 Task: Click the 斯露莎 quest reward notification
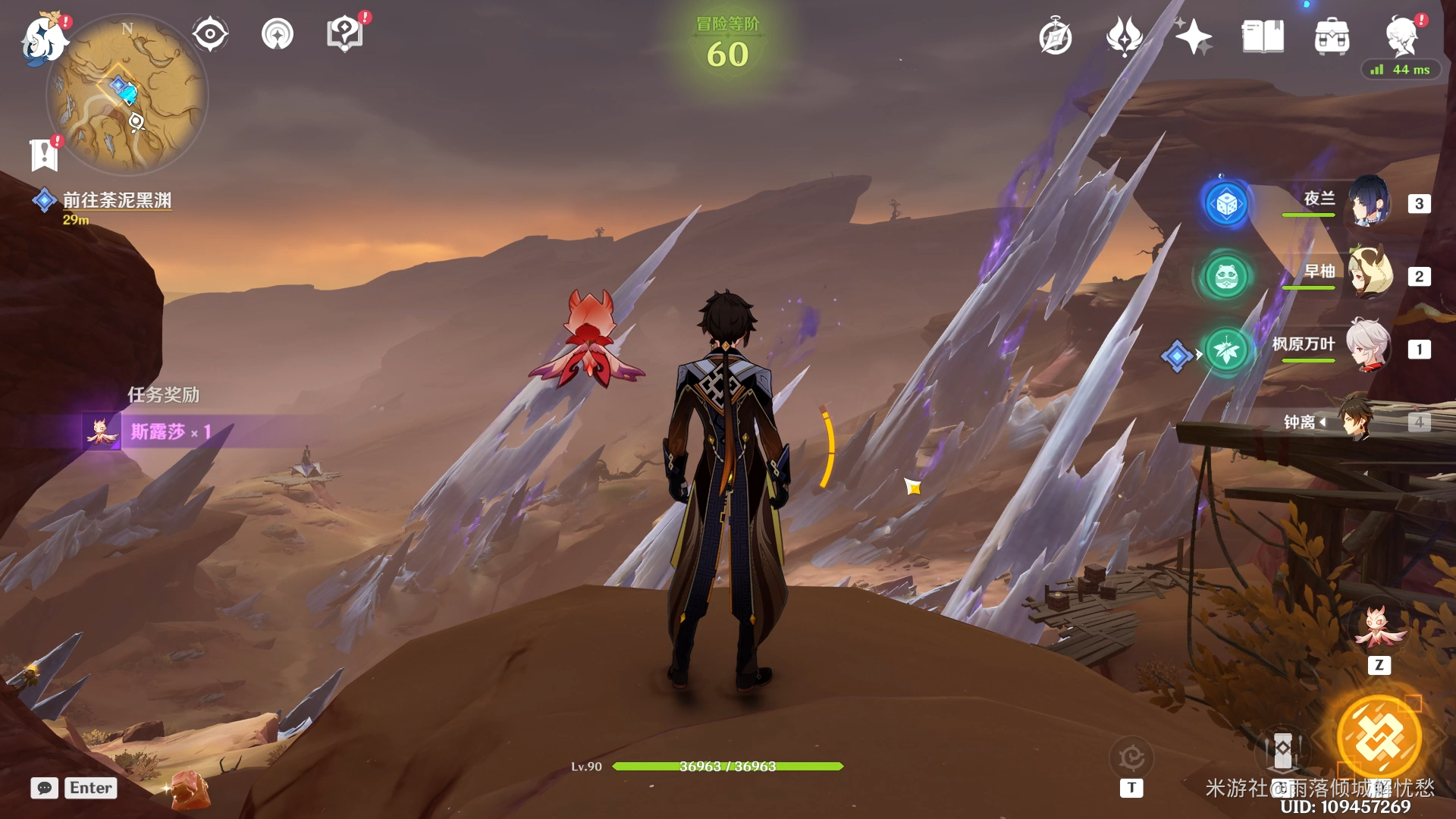(x=159, y=431)
